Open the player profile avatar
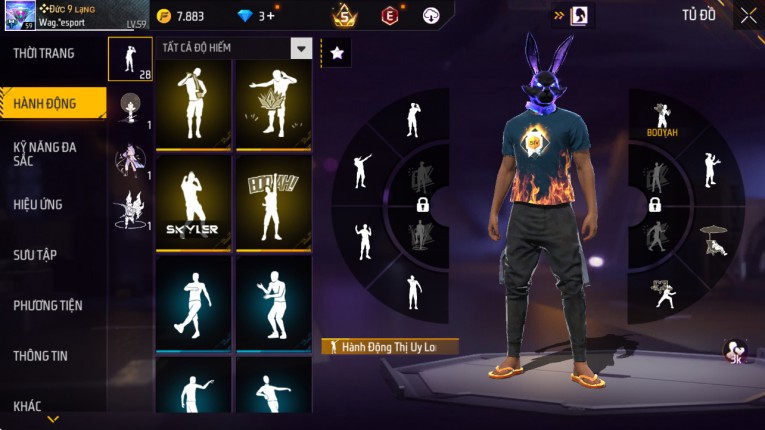This screenshot has height=430, width=765. pos(19,15)
